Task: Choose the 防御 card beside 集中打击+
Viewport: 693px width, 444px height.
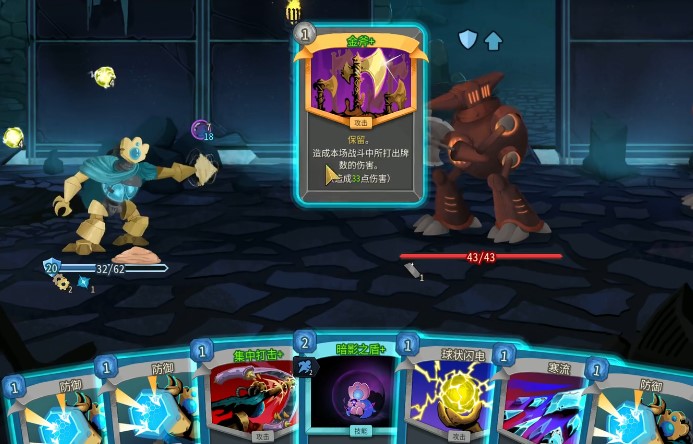Action: tap(155, 405)
